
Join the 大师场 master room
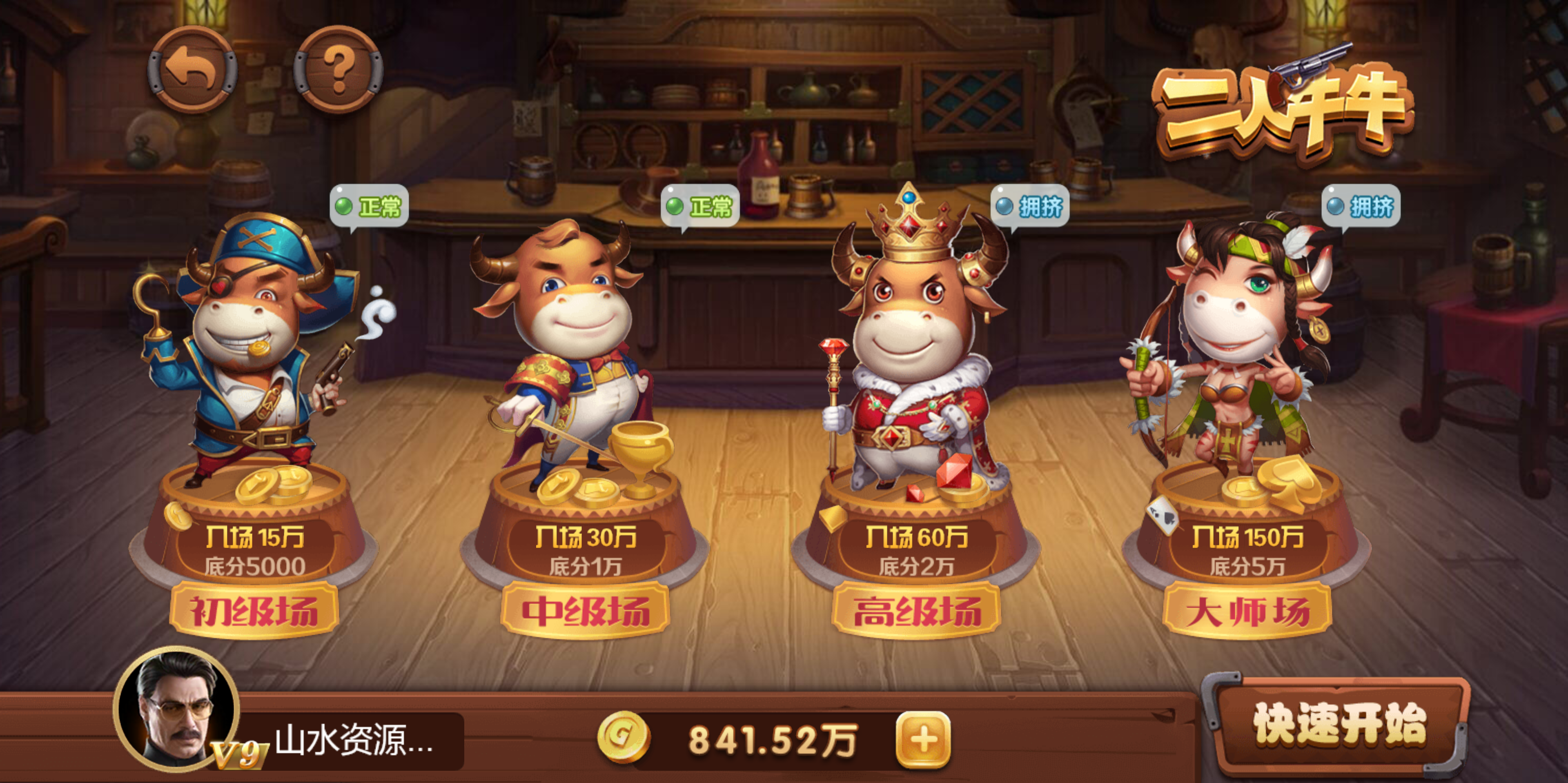(1247, 610)
